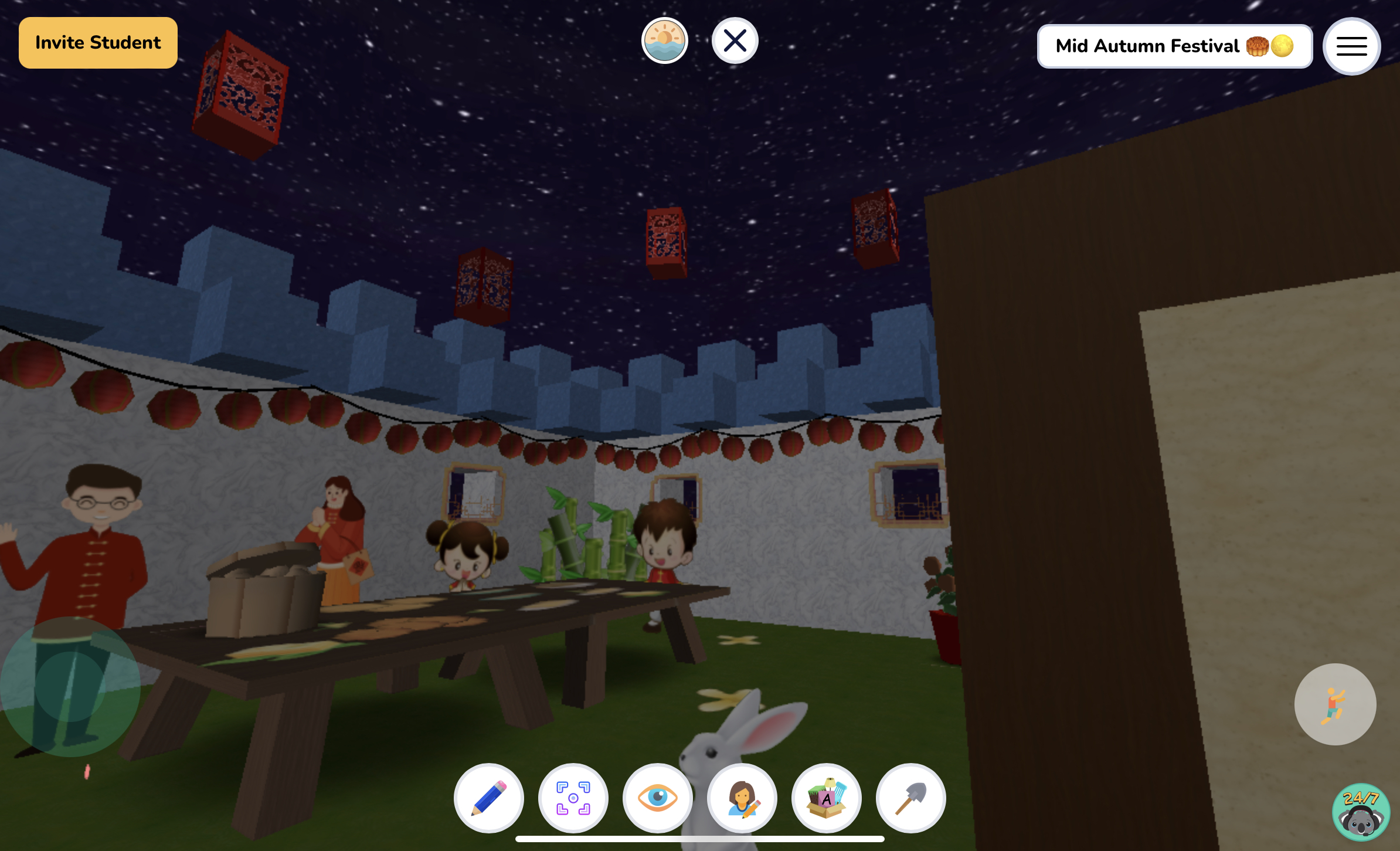Click the focus recenter icon
The width and height of the screenshot is (1400, 851).
click(573, 798)
